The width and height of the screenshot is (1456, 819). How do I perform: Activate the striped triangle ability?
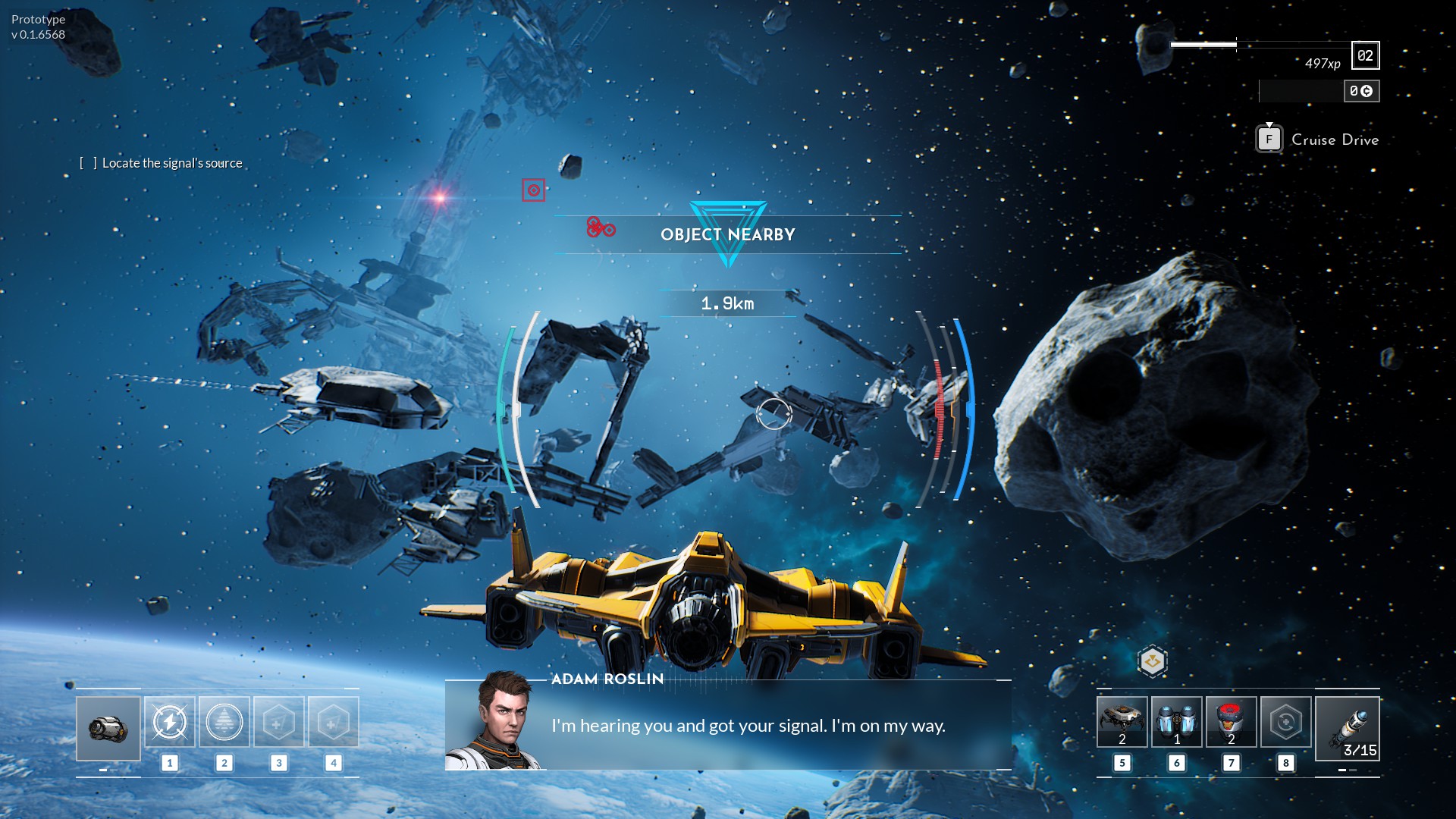point(224,722)
